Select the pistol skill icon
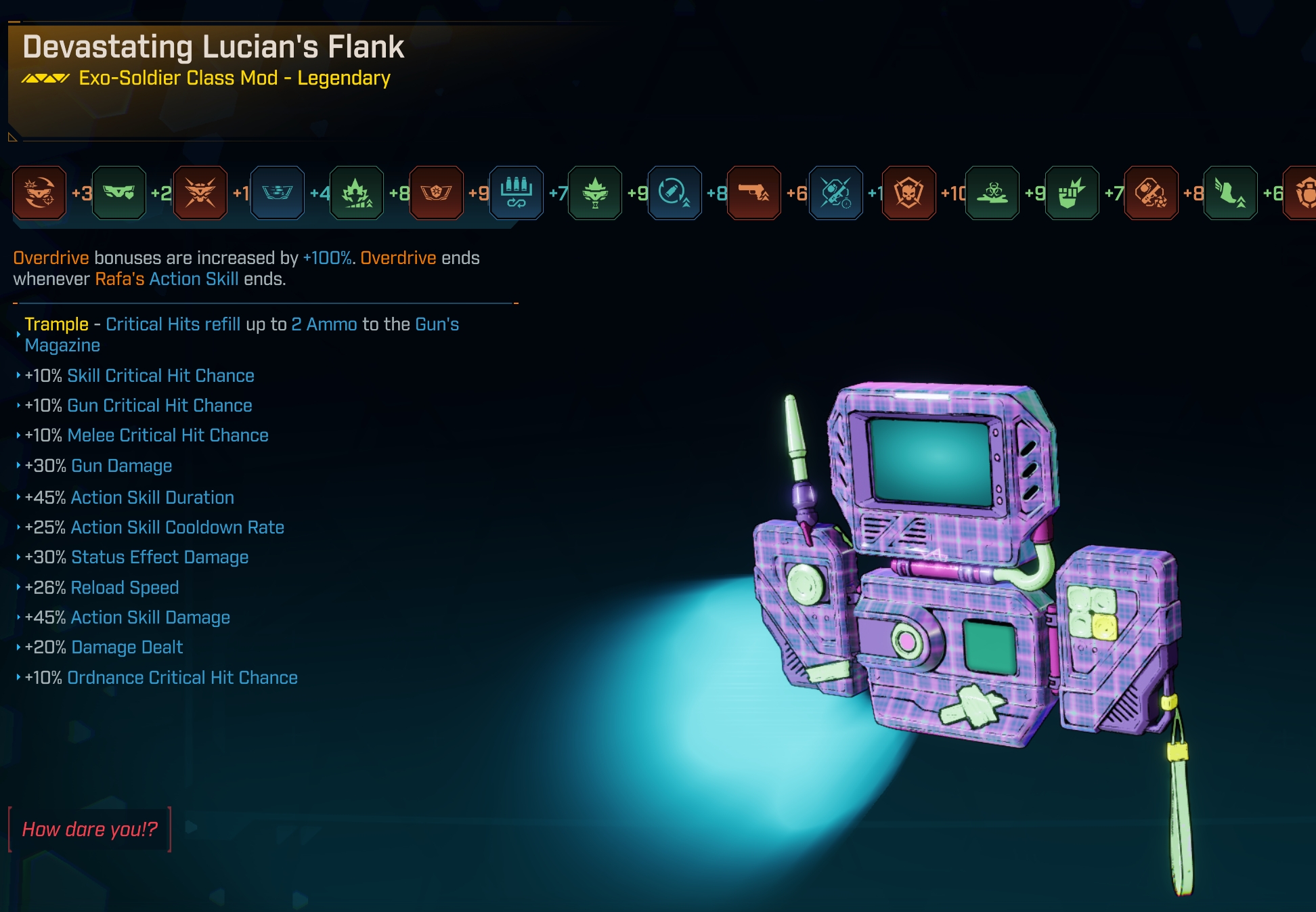 [x=754, y=193]
